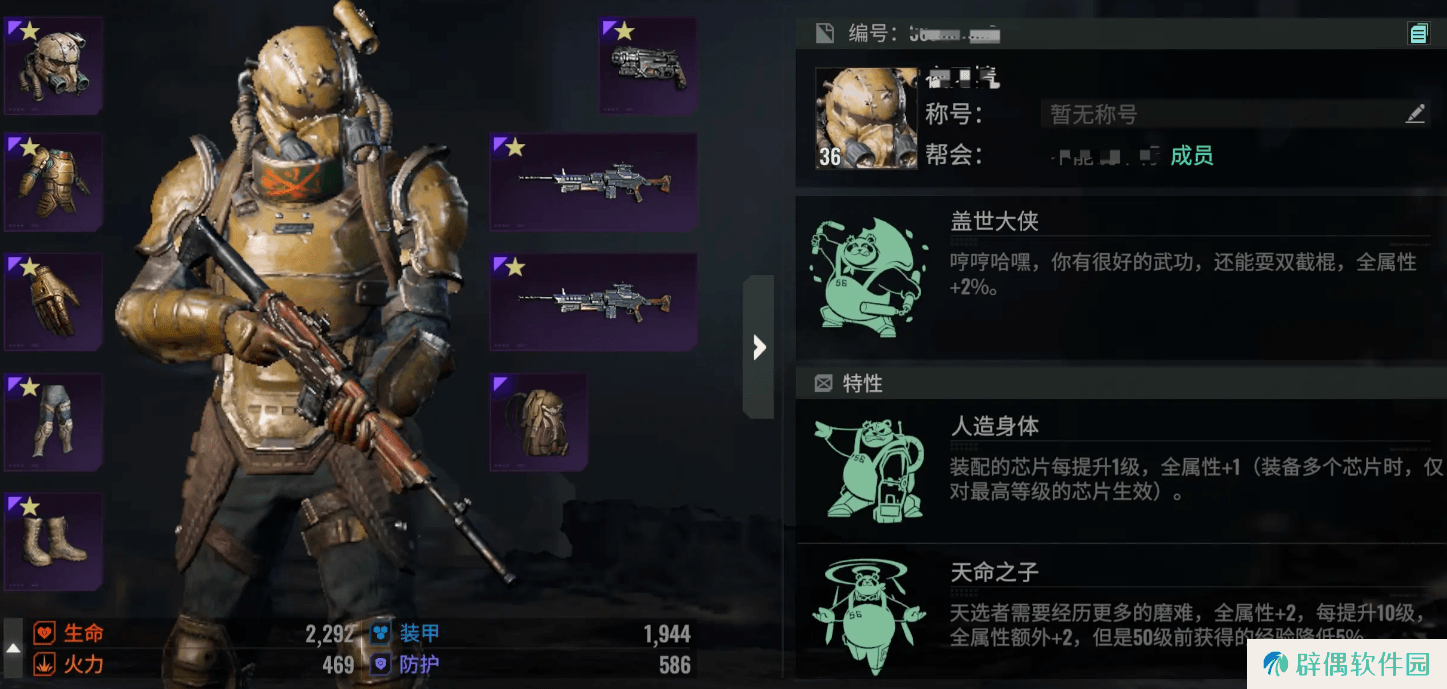Open the chest armor equipment slot
Viewport: 1447px width, 689px height.
(x=54, y=182)
